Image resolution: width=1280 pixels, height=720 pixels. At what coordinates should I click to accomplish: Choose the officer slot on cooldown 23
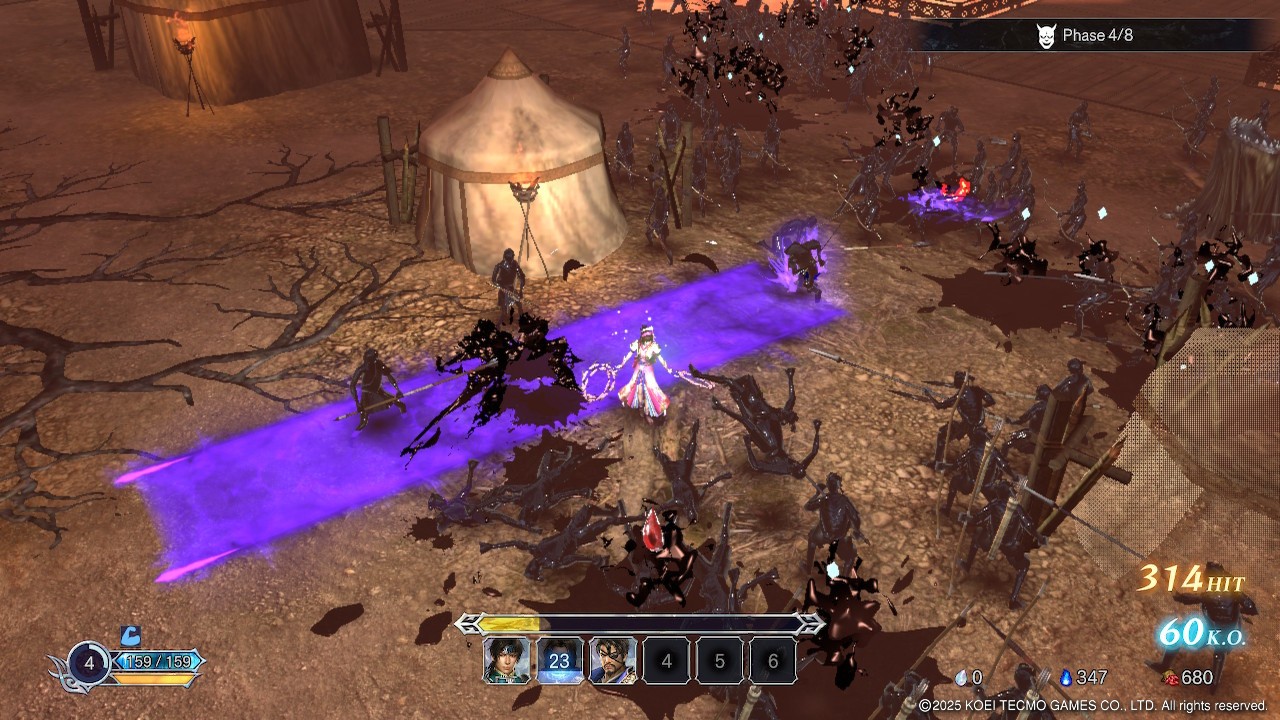(x=560, y=661)
